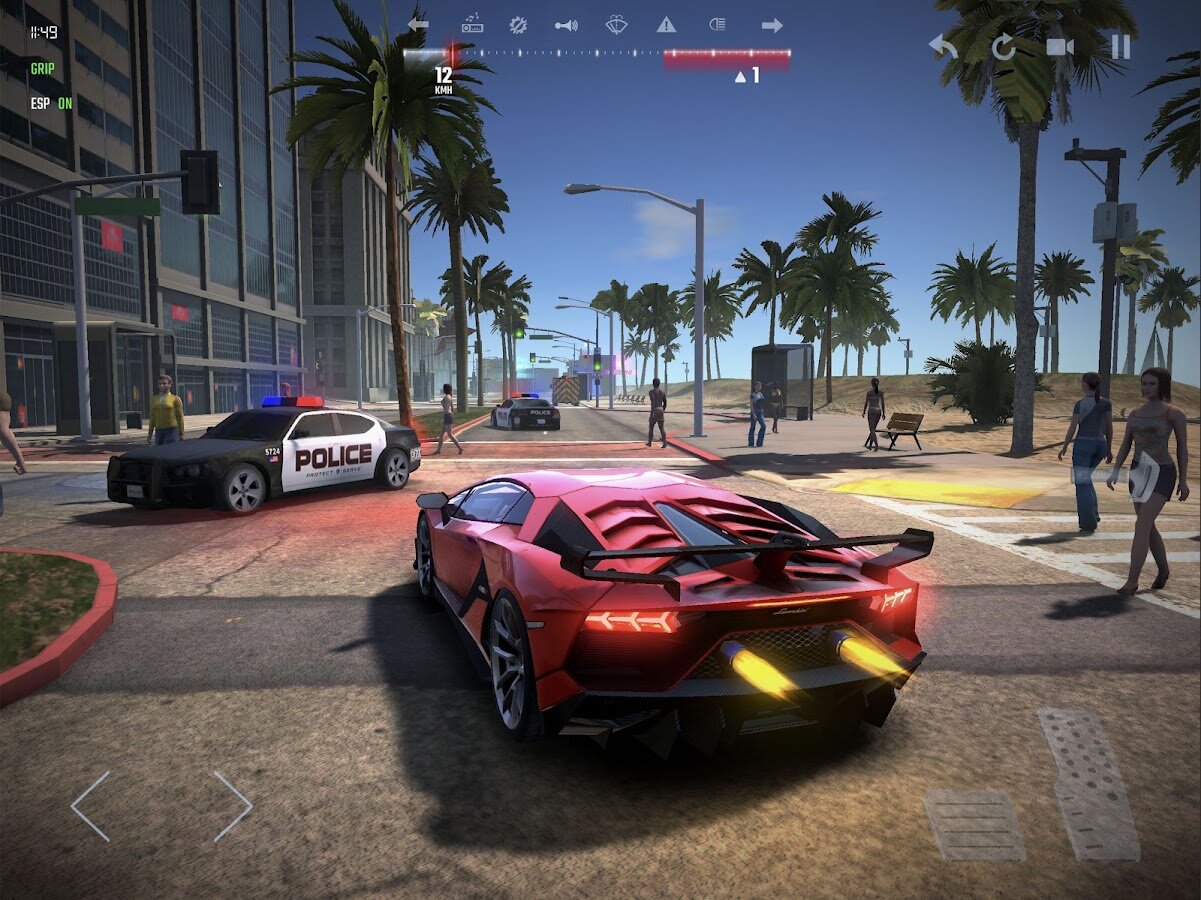Tap the curved back arrow icon
Image resolution: width=1201 pixels, height=900 pixels.
(x=942, y=47)
